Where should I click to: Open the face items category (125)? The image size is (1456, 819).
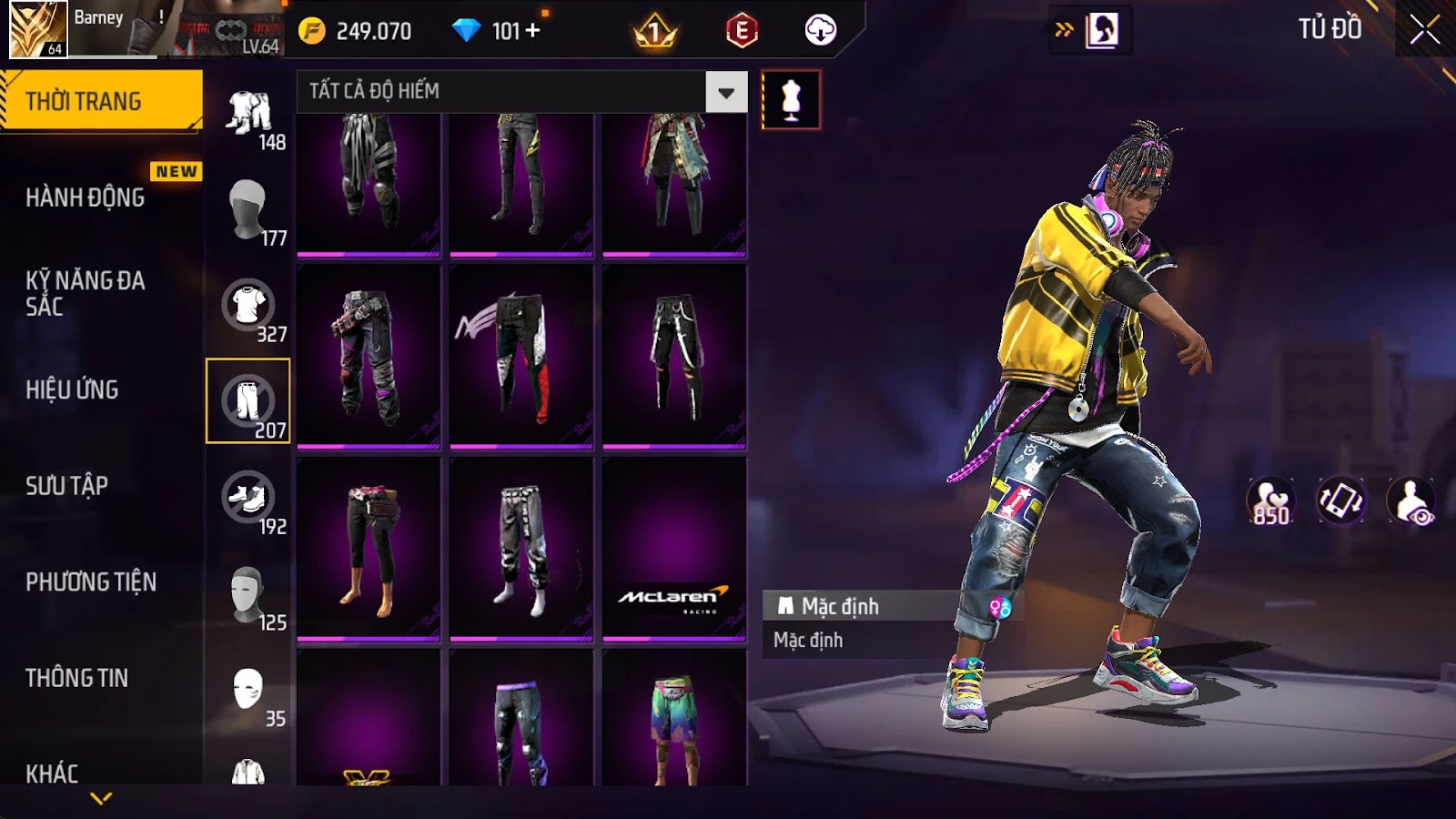coord(248,595)
